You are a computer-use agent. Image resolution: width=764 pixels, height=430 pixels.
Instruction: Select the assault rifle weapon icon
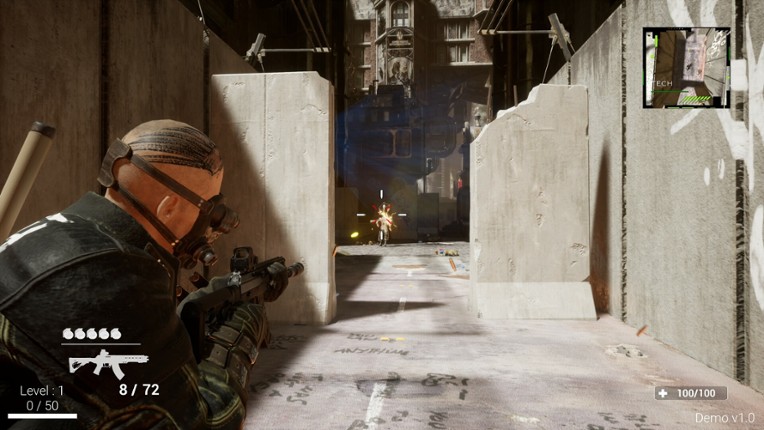107,362
